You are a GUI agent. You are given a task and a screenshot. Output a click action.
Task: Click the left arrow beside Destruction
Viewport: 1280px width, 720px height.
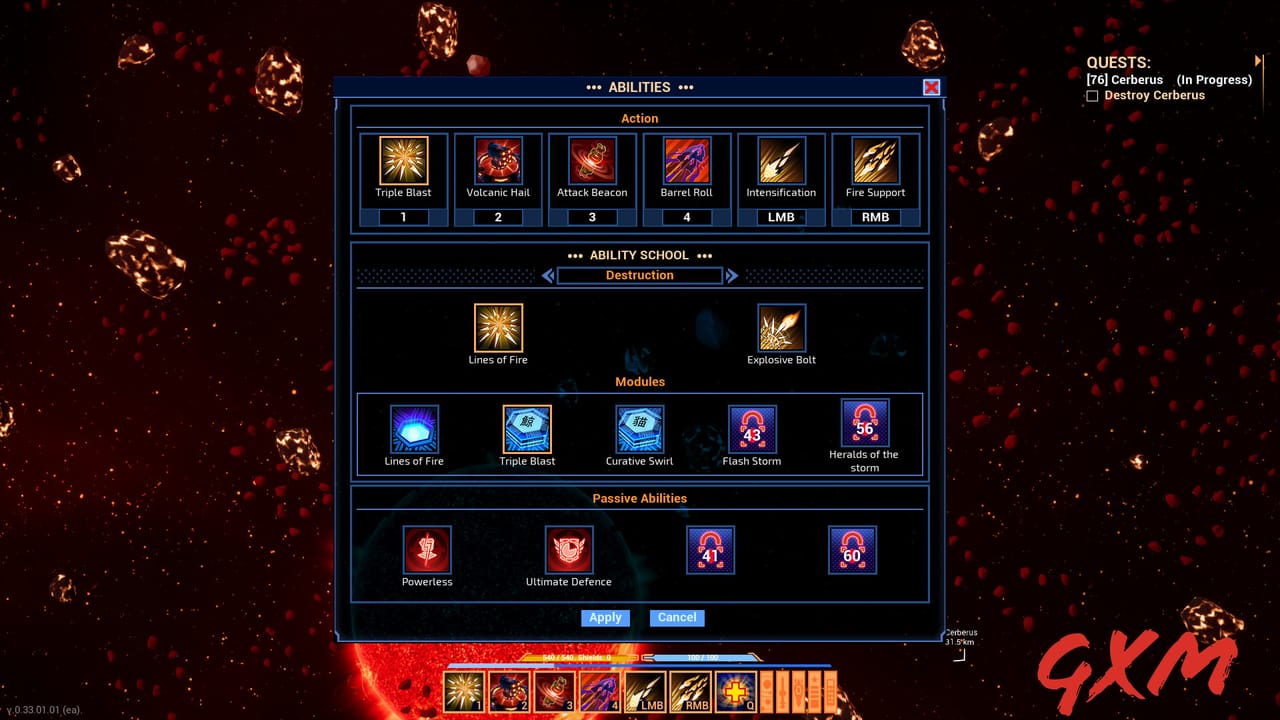coord(548,275)
